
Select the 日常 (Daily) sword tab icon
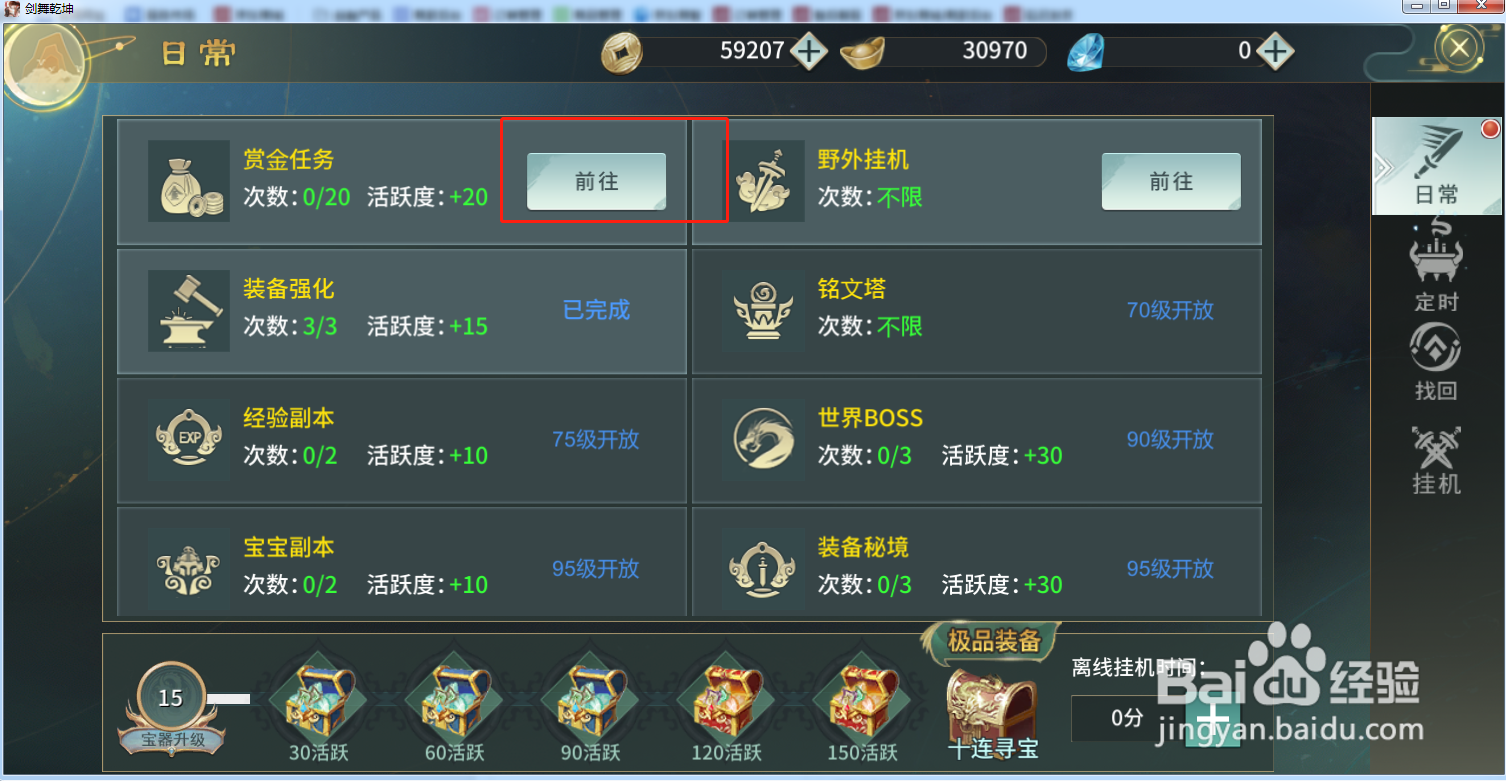click(1437, 165)
